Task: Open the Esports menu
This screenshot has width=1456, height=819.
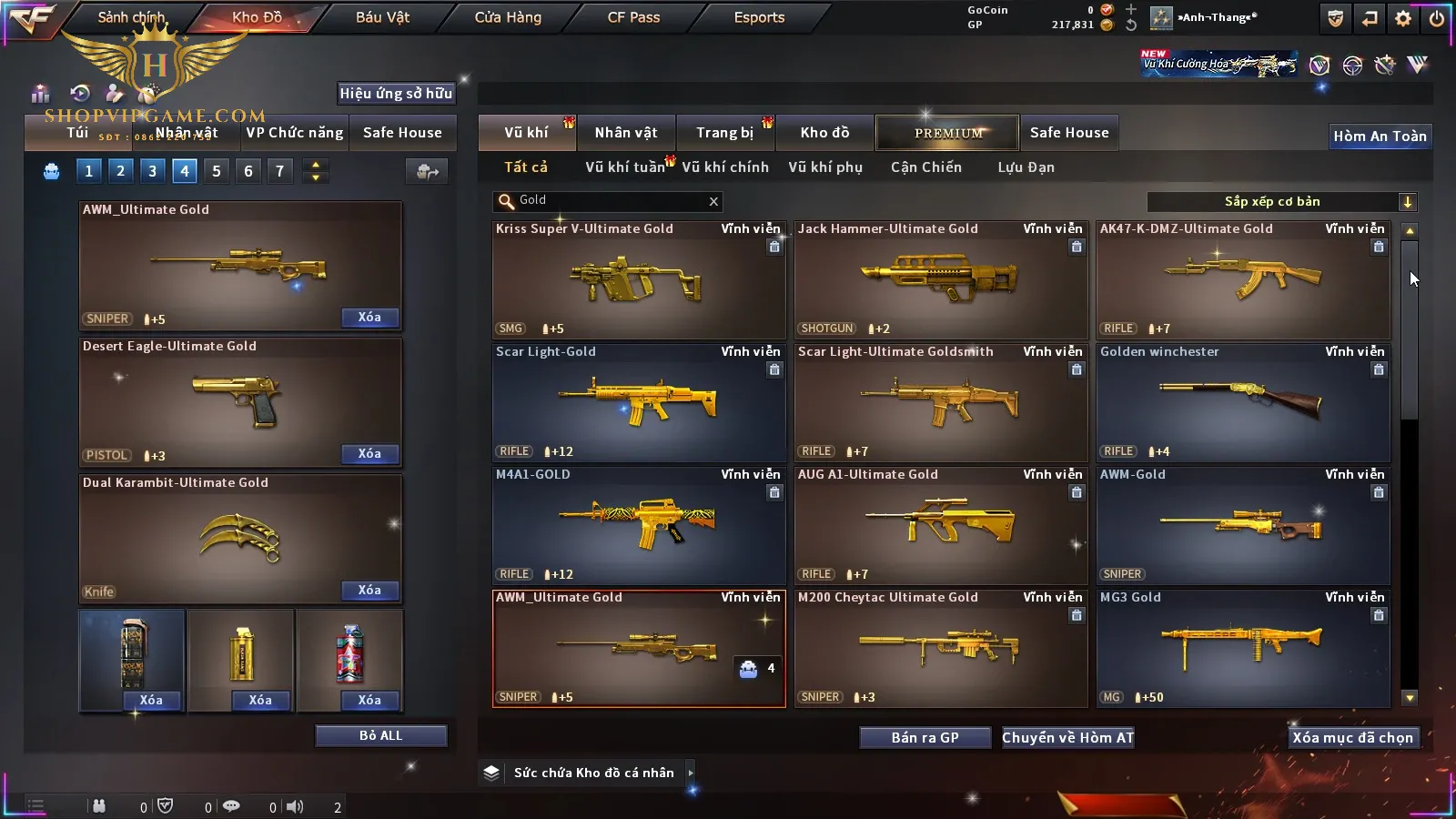Action: 759,17
